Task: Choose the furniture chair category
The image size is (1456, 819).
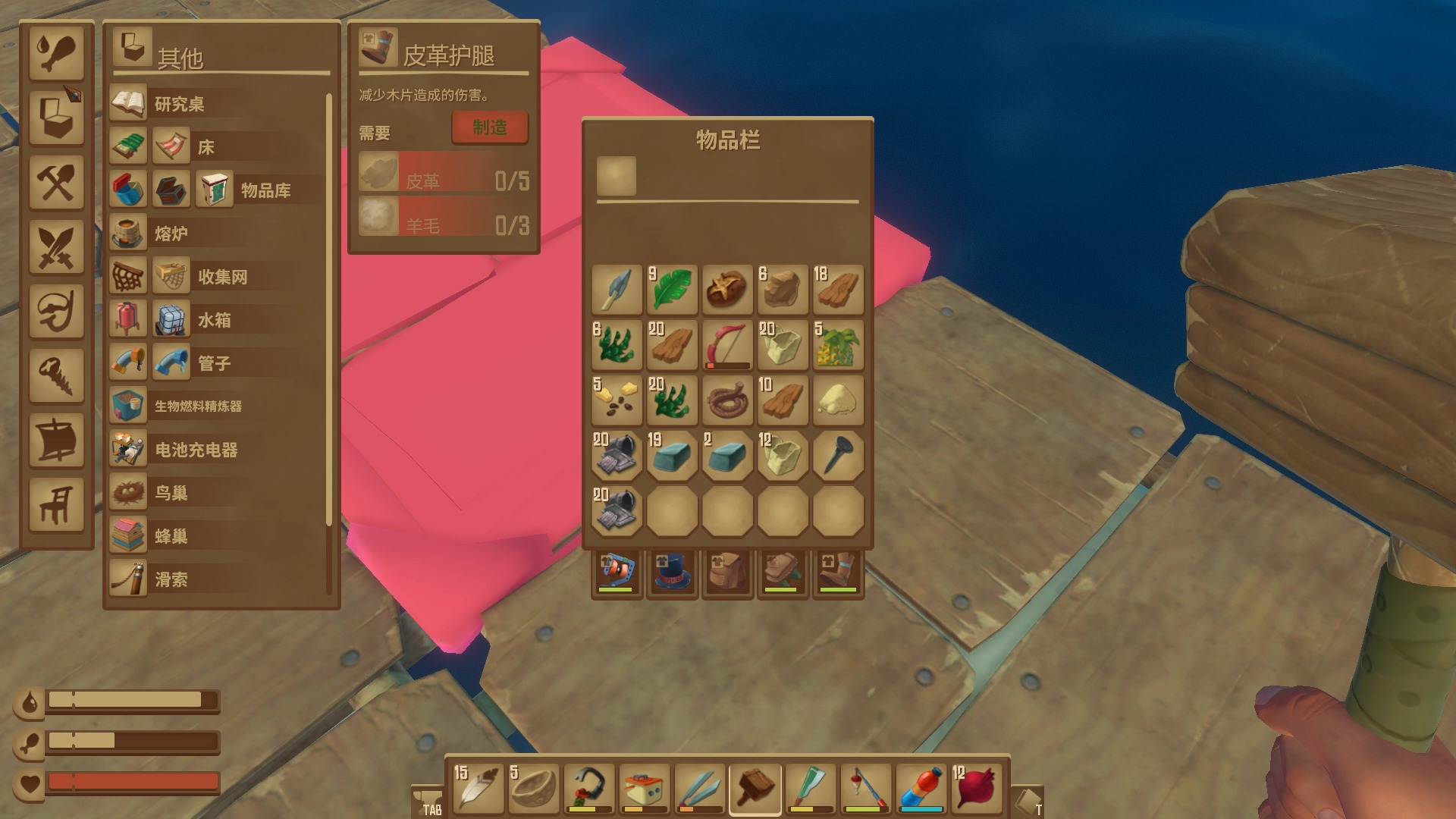Action: (x=56, y=504)
